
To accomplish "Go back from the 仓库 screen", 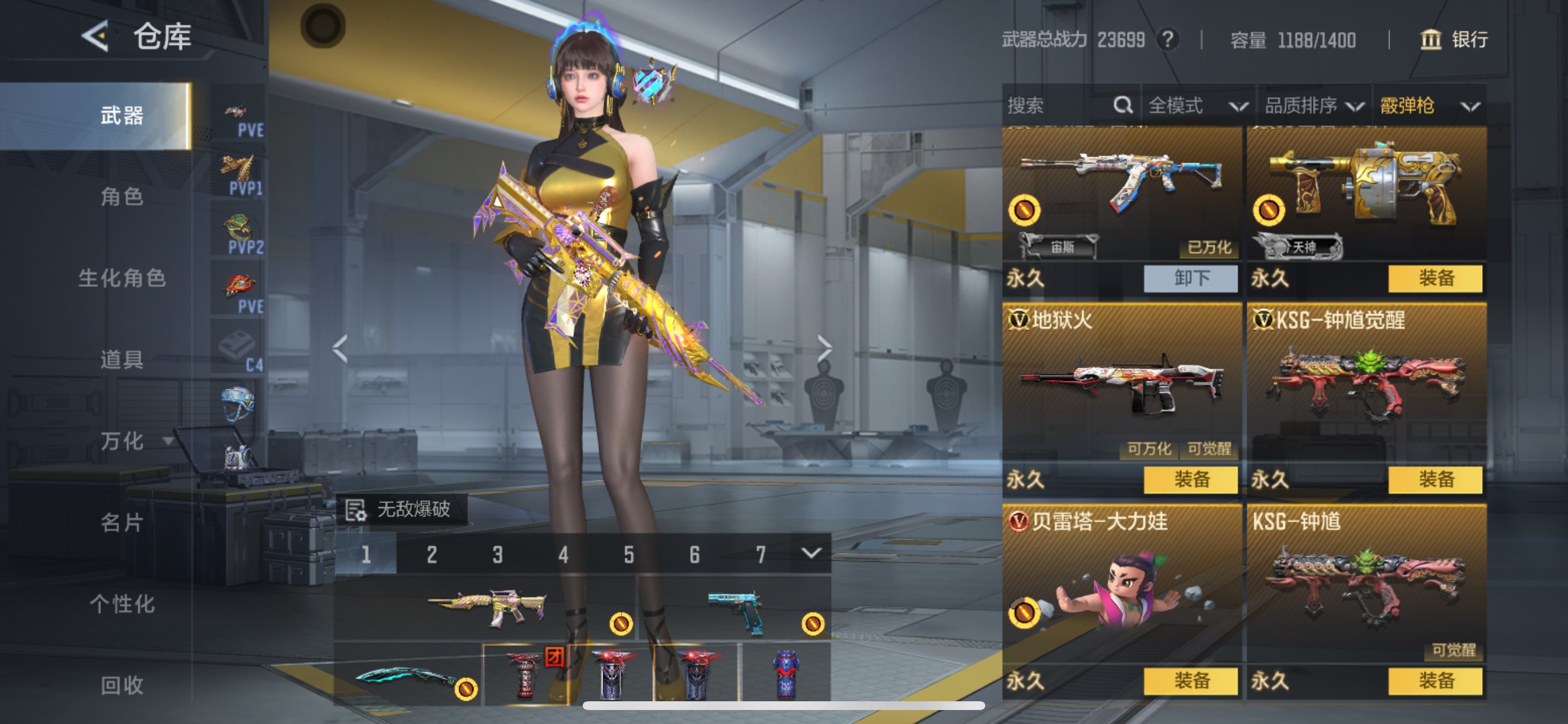I will coord(96,37).
